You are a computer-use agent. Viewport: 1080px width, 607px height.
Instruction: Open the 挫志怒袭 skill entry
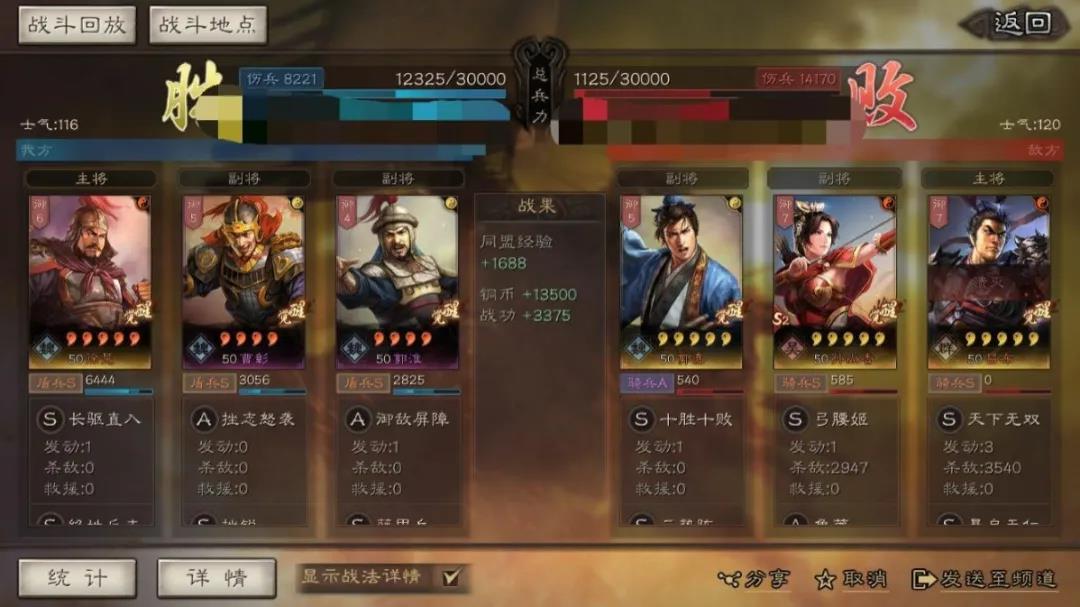tap(245, 419)
